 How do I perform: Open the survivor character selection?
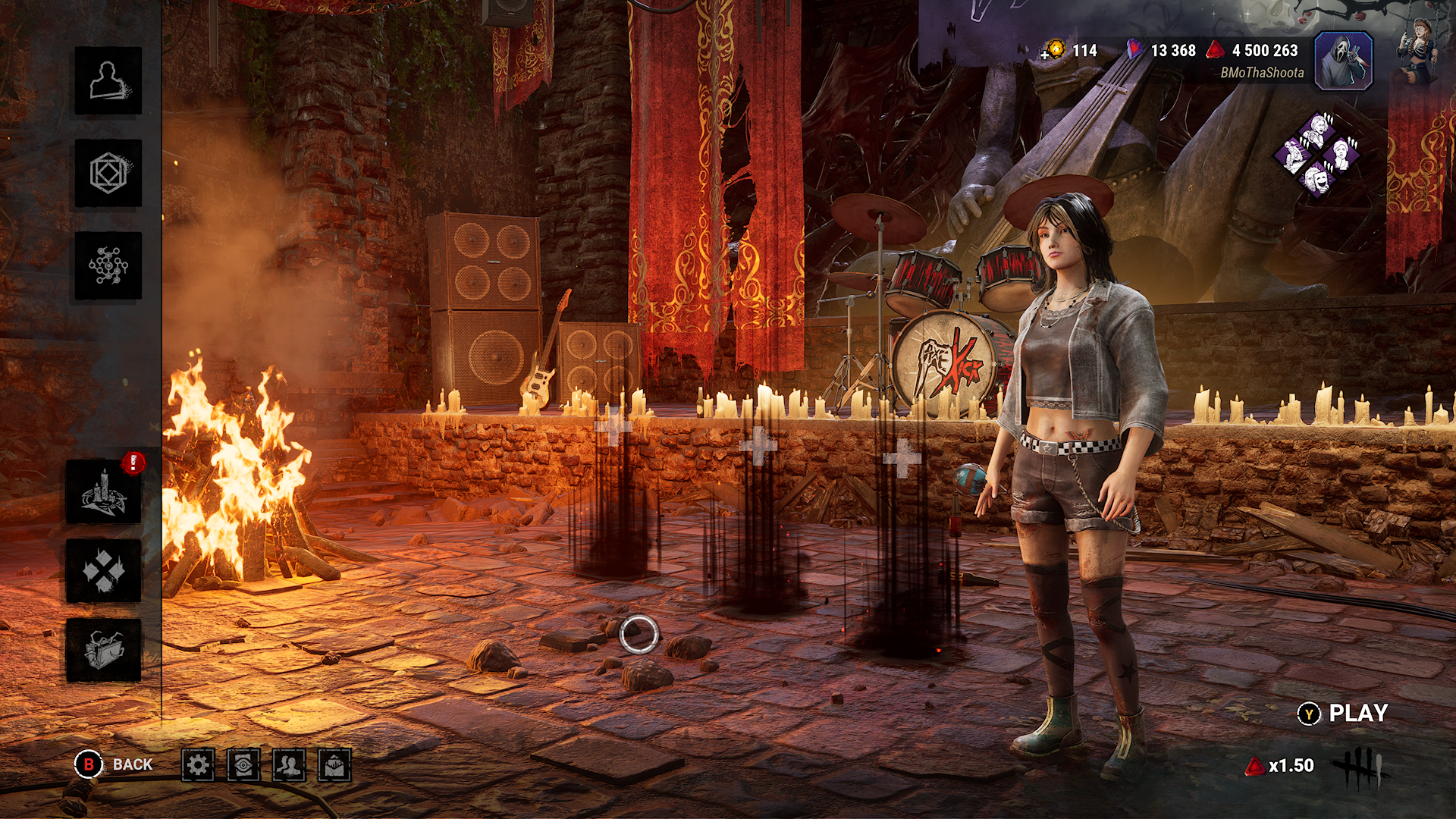[108, 81]
